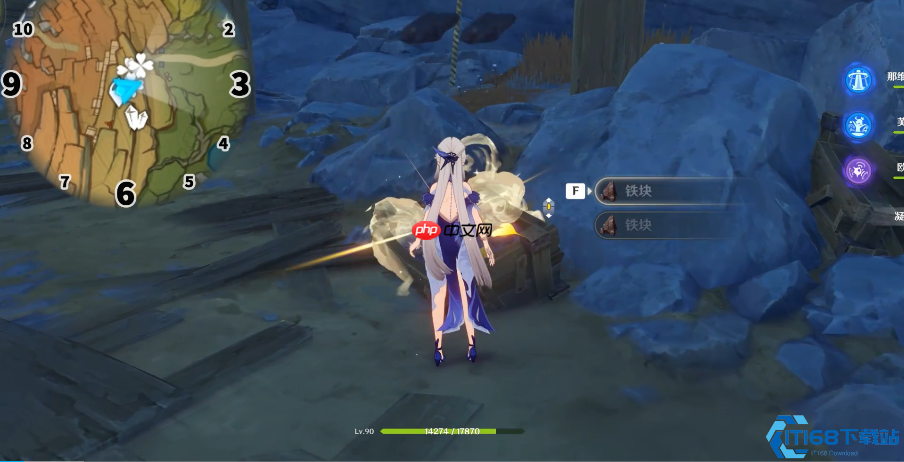
Task: Pick up the second 铁块 loot entry
Action: 667,225
